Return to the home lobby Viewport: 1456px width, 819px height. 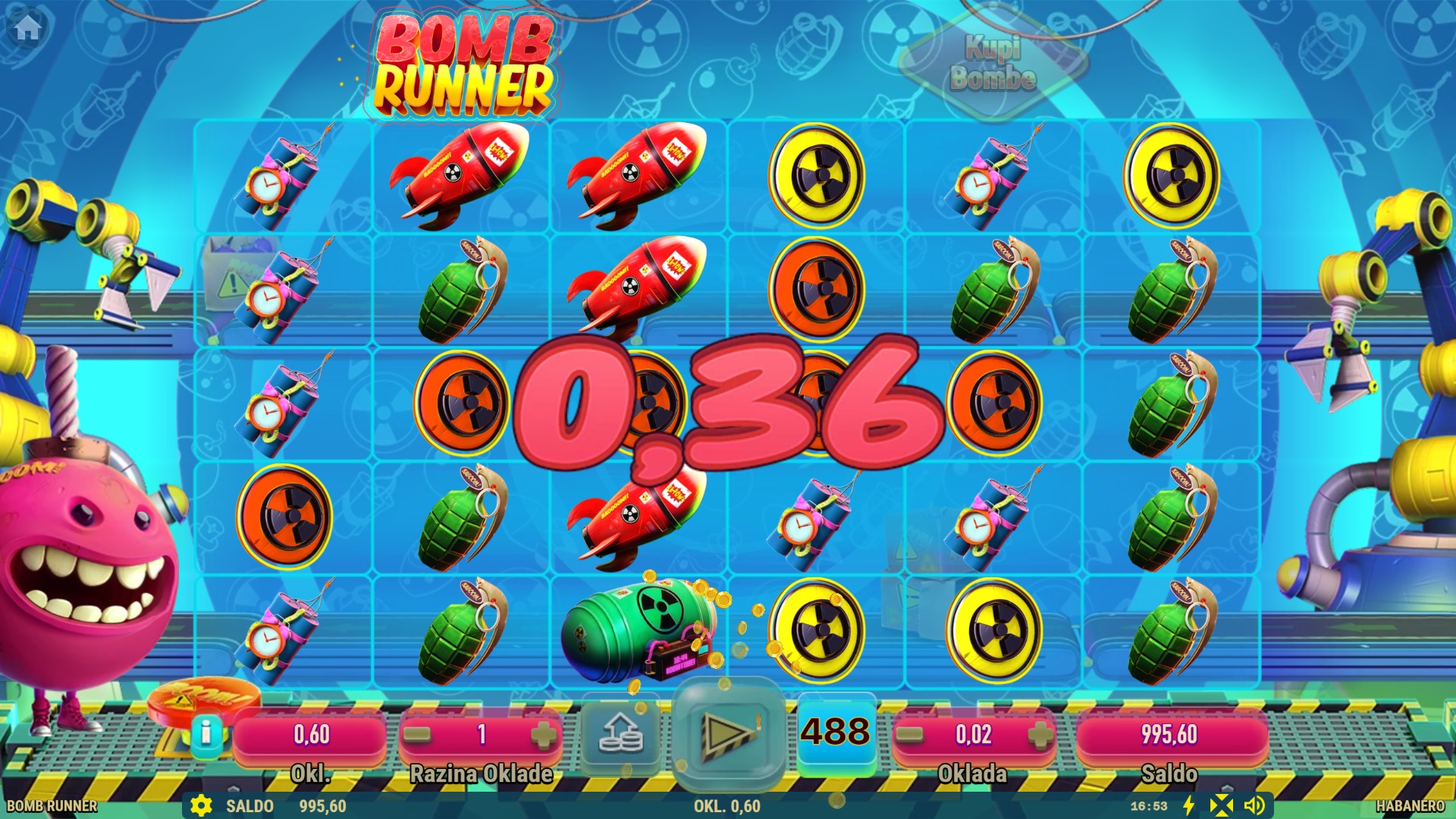click(x=27, y=28)
